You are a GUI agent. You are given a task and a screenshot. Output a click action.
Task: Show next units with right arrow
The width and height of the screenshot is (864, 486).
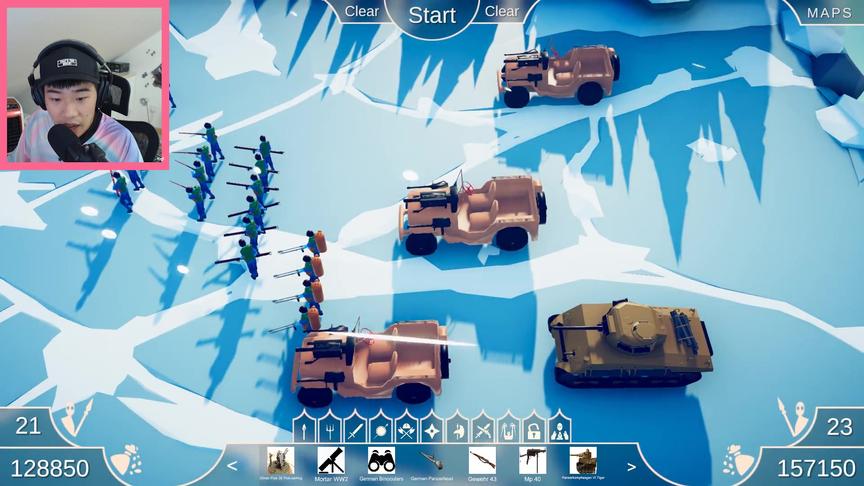[x=631, y=466]
